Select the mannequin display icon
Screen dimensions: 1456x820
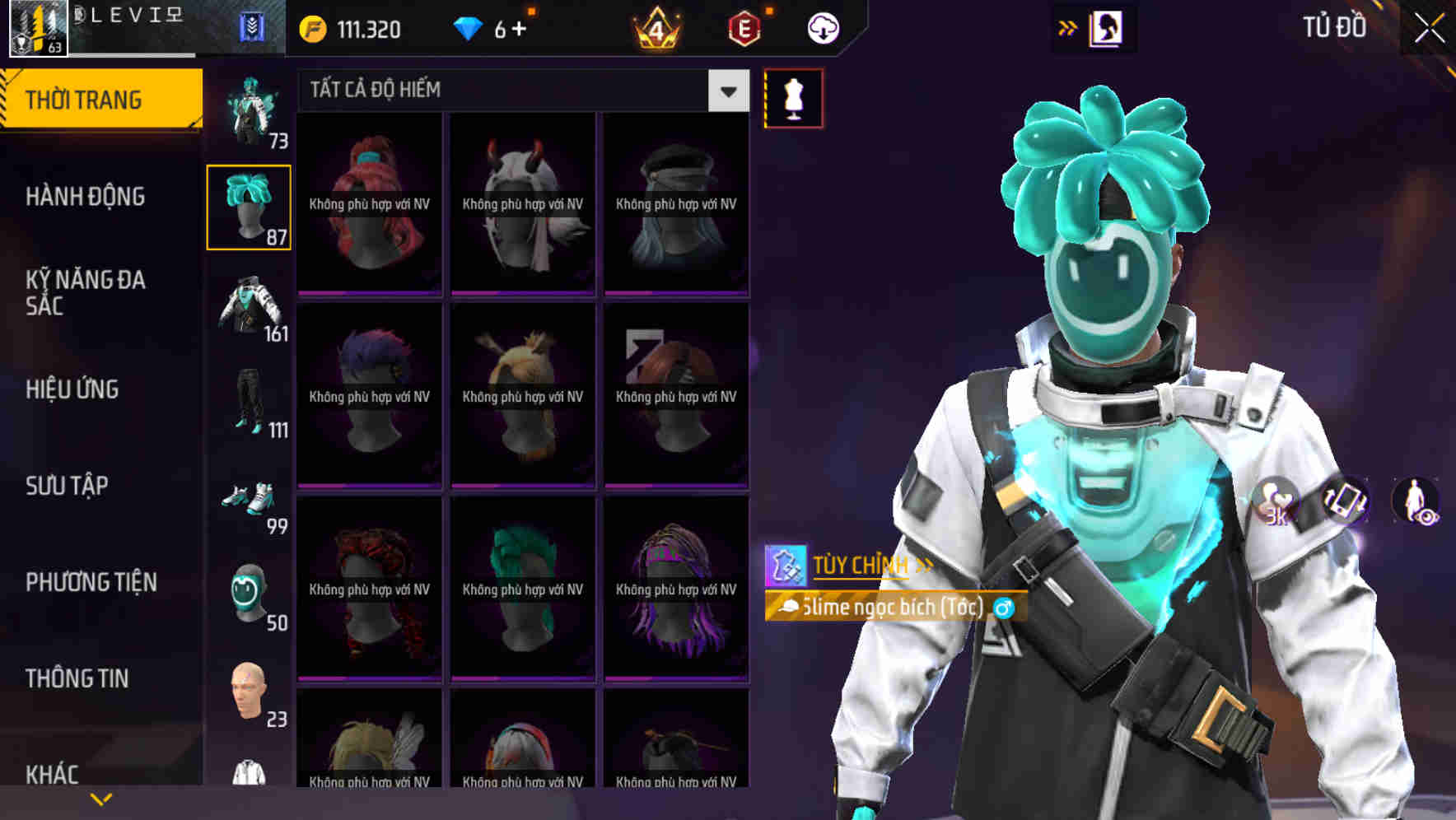tap(792, 97)
